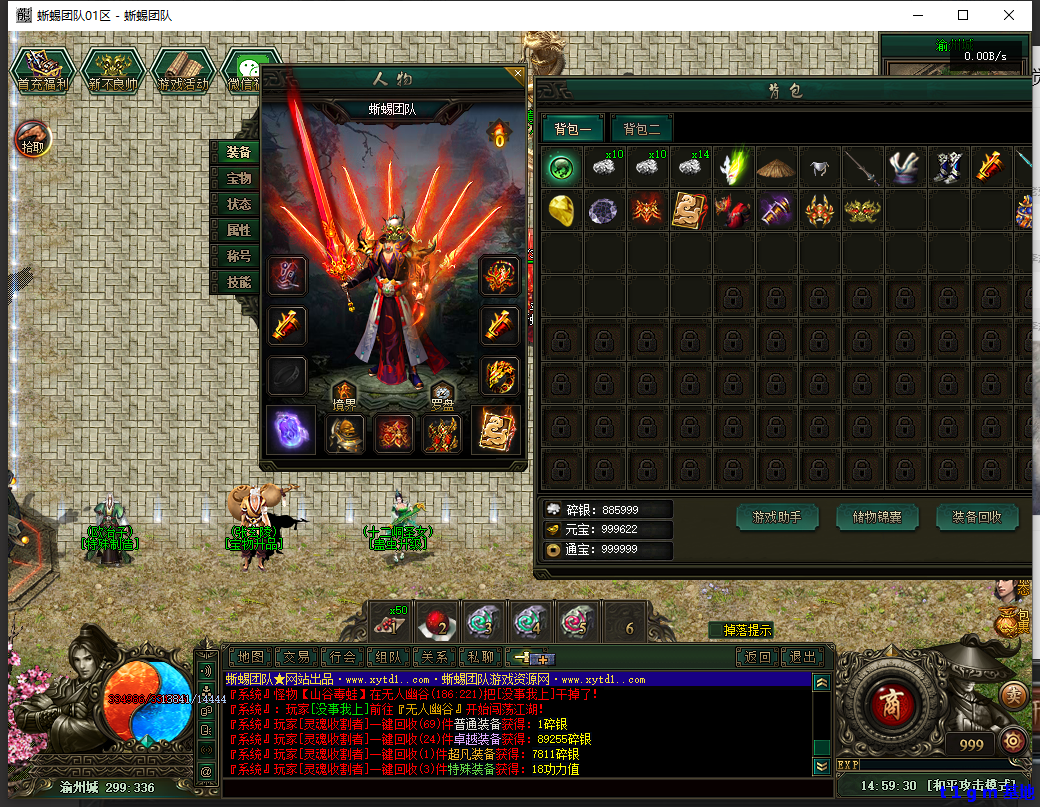Switch to the 背包二 second bag tab
This screenshot has width=1040, height=807.
(x=642, y=128)
